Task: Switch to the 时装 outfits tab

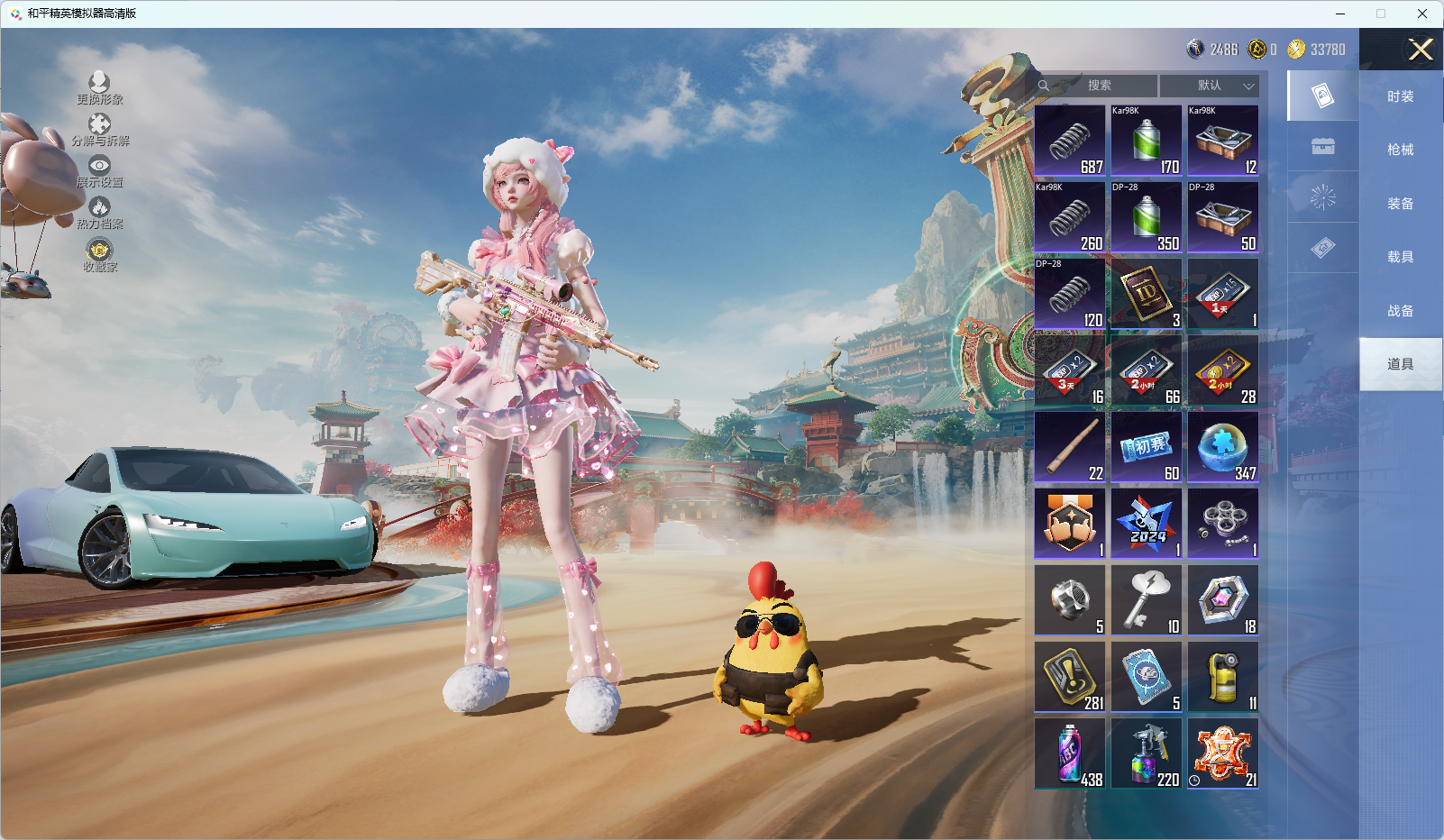Action: [x=1400, y=96]
